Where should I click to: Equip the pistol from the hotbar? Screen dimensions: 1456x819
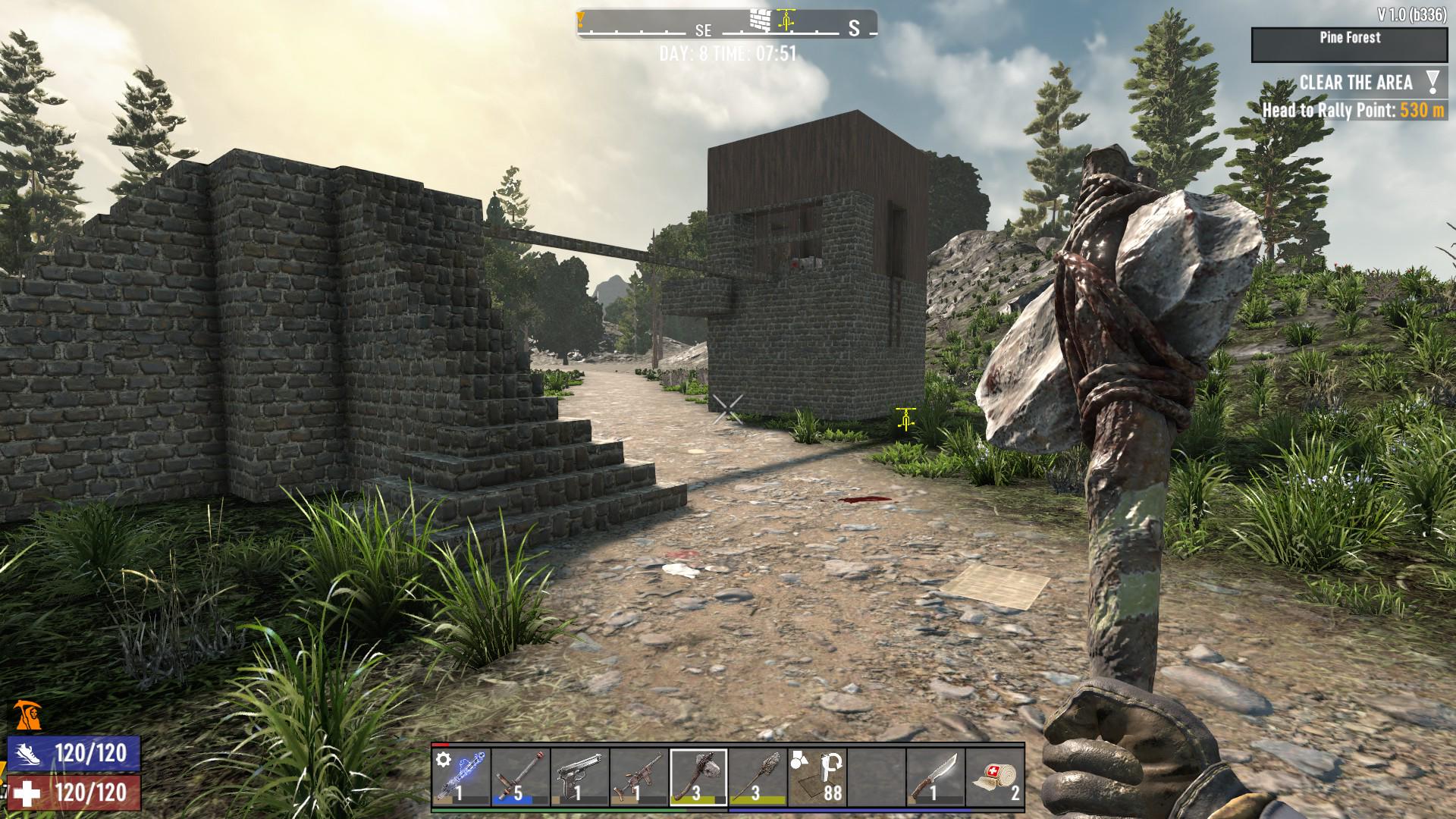click(x=579, y=777)
